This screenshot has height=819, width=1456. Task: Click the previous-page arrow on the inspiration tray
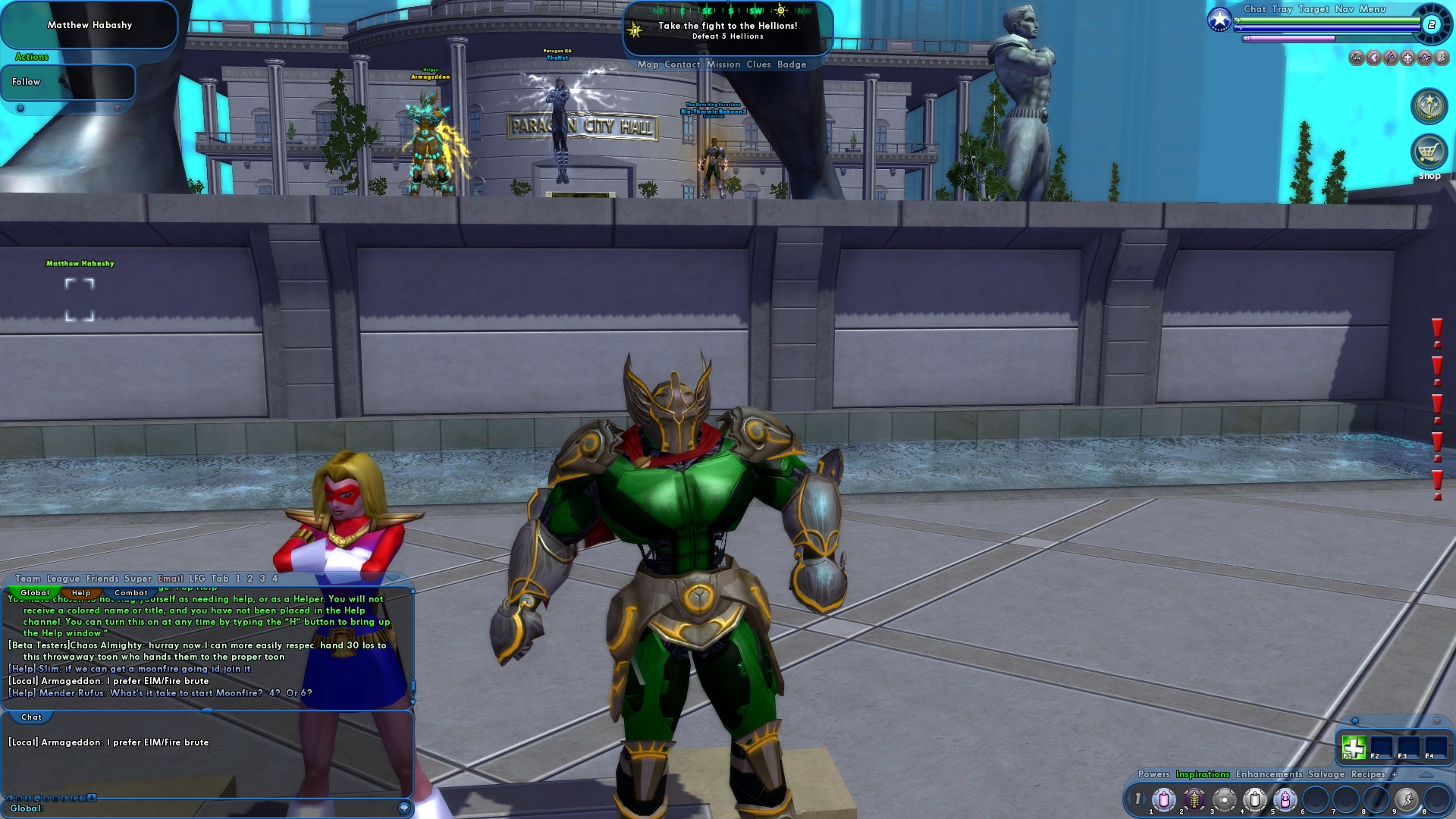[1129, 799]
